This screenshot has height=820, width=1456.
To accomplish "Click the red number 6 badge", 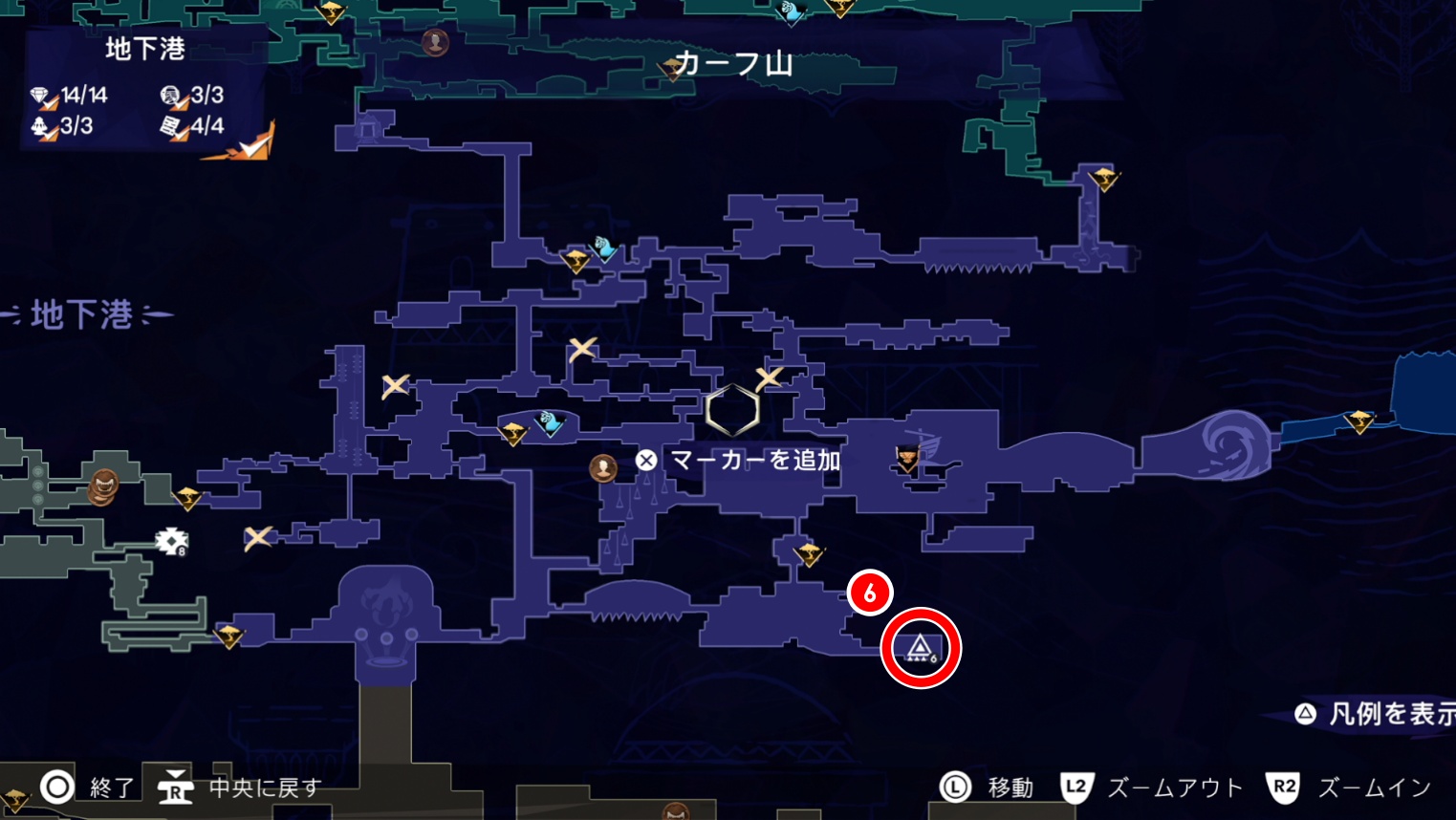I will pos(869,593).
